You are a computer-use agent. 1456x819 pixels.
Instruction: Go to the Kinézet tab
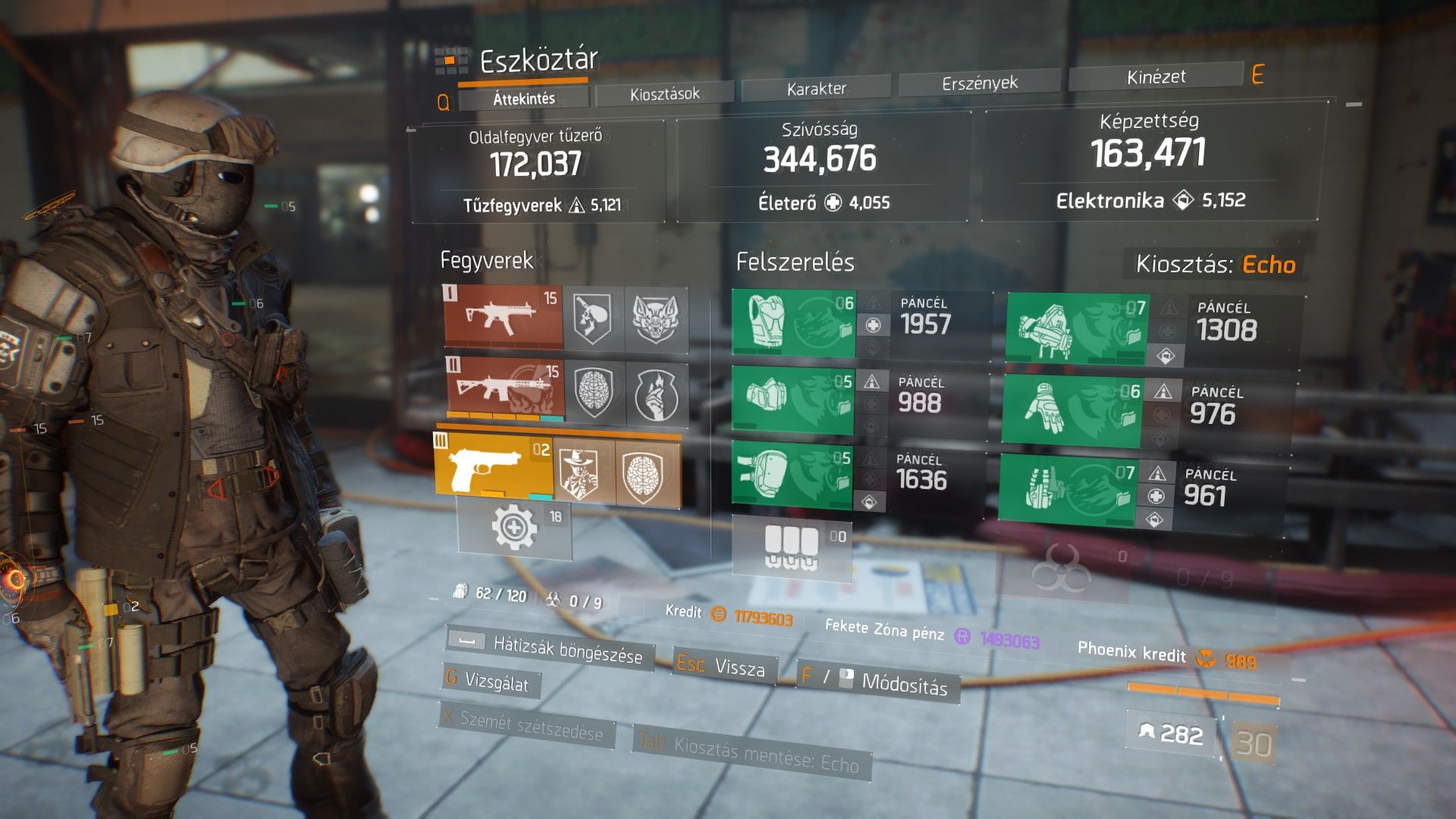pyautogui.click(x=1156, y=77)
